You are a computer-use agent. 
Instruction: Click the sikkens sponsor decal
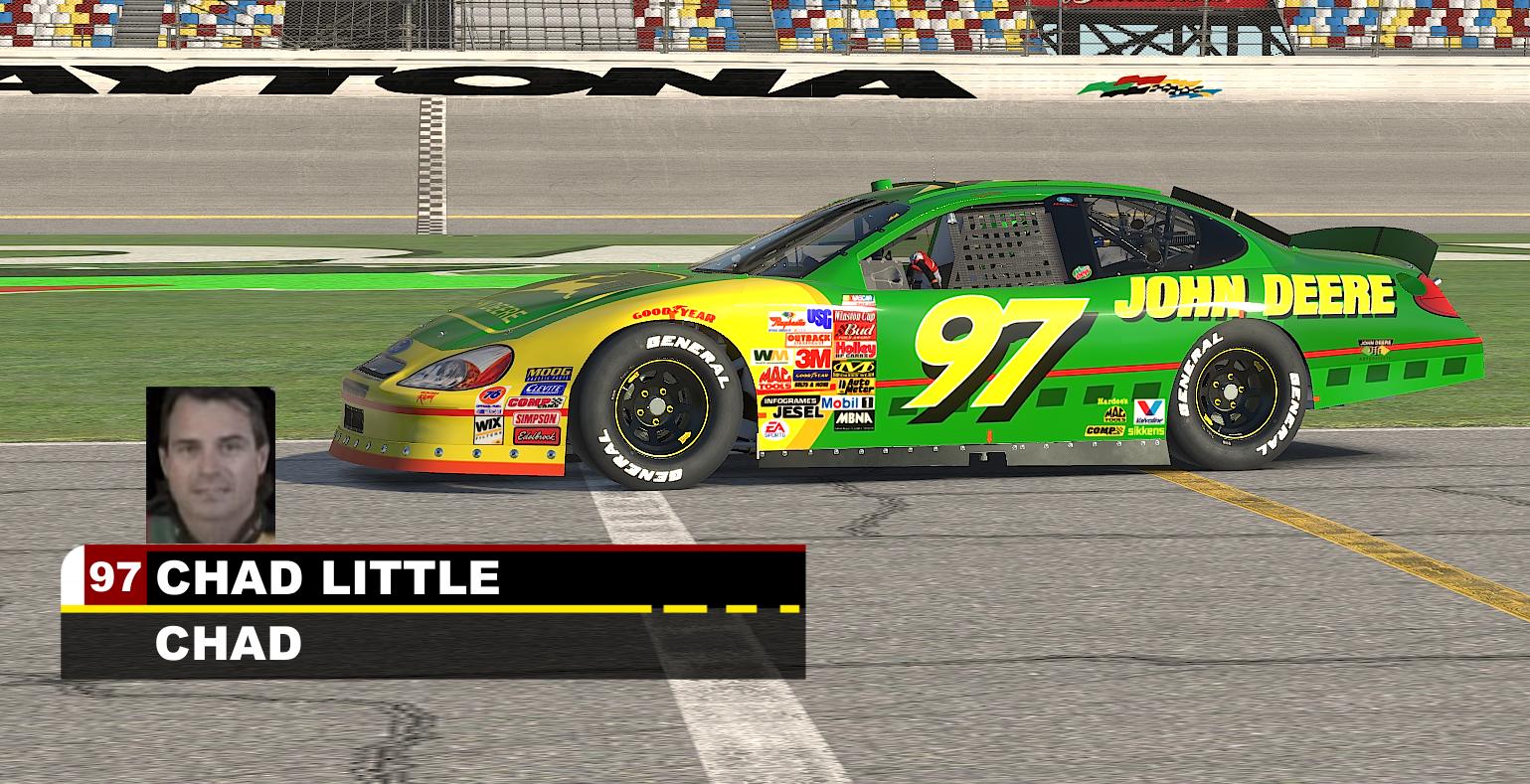pos(1145,430)
